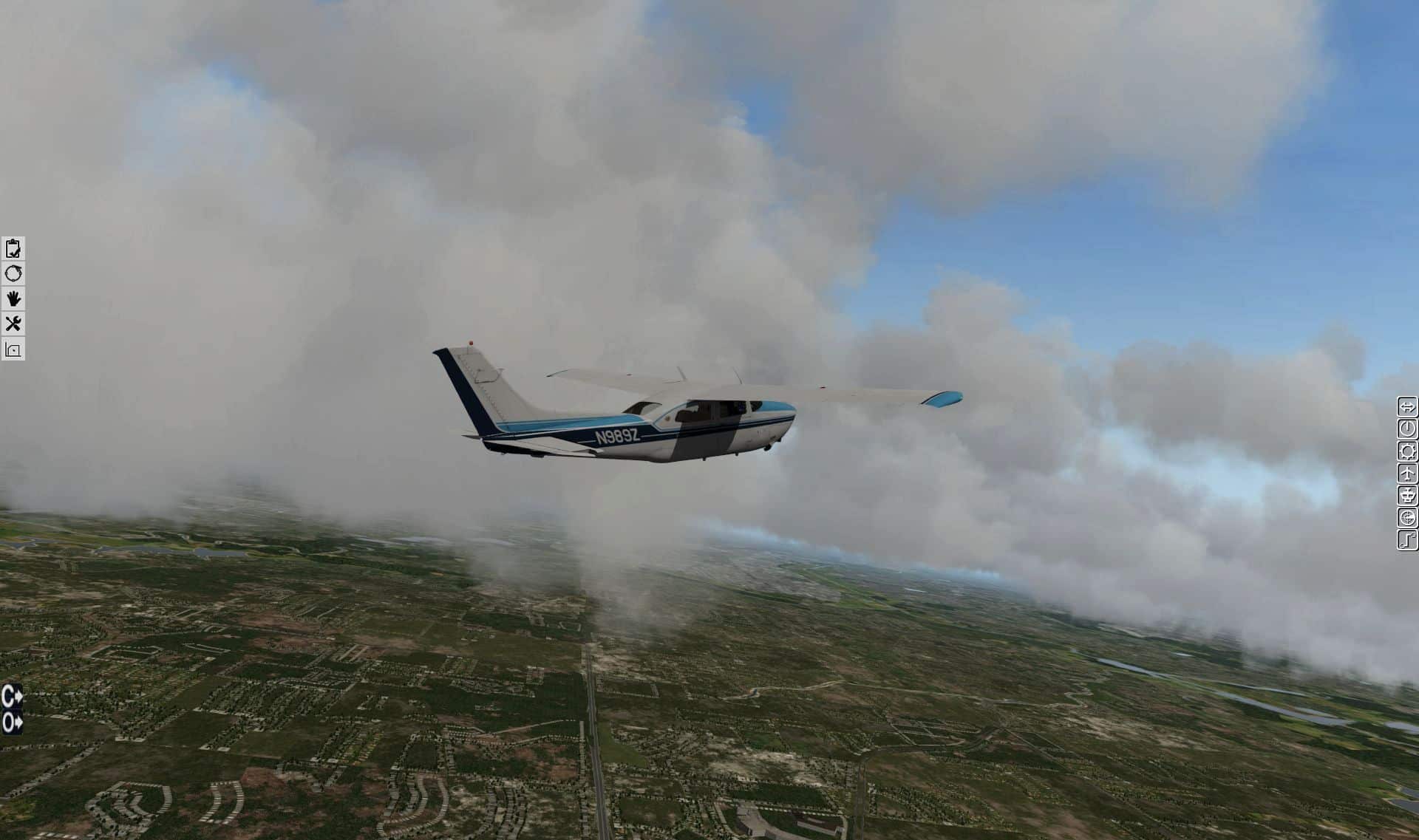Activate the O arrow button
This screenshot has height=840, width=1419.
click(x=12, y=722)
